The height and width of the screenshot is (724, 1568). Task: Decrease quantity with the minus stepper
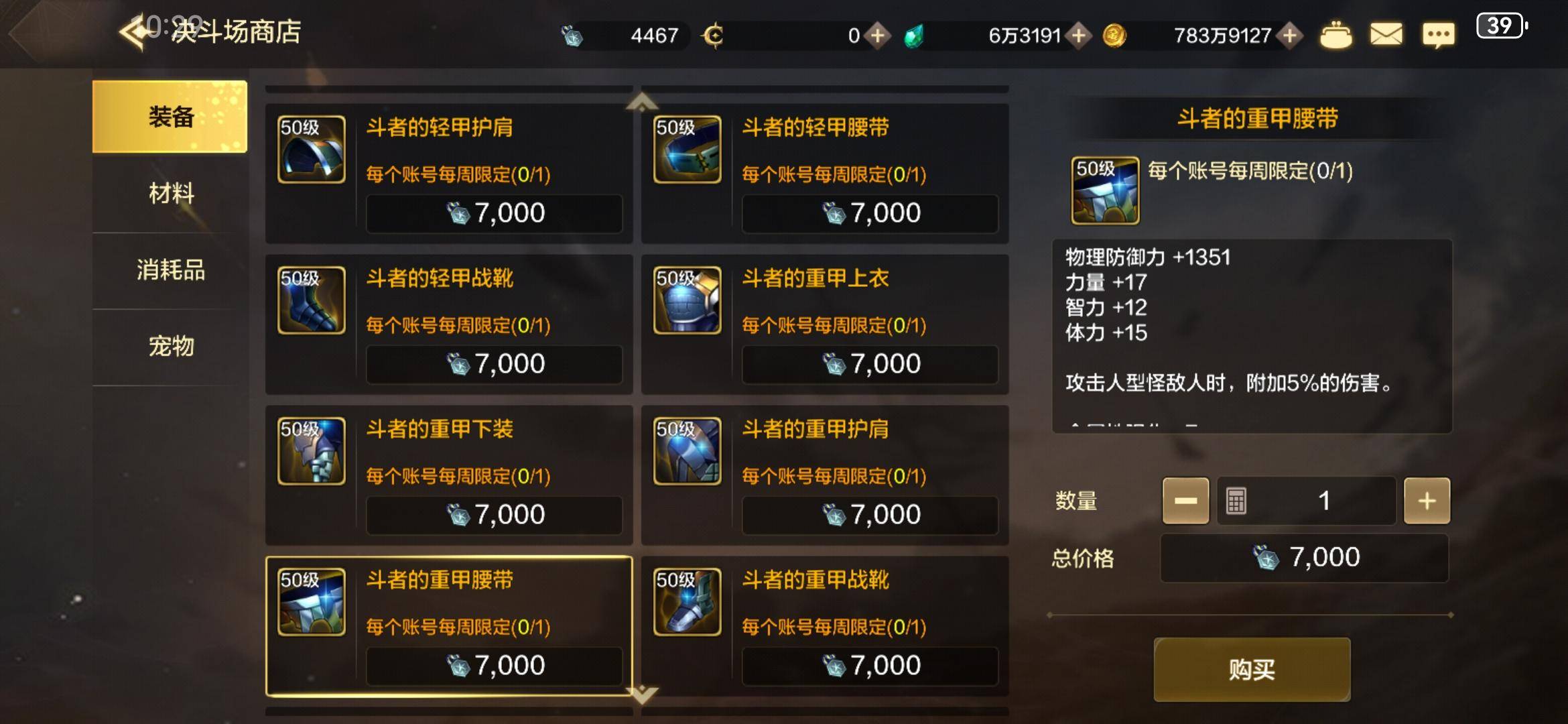[1186, 500]
